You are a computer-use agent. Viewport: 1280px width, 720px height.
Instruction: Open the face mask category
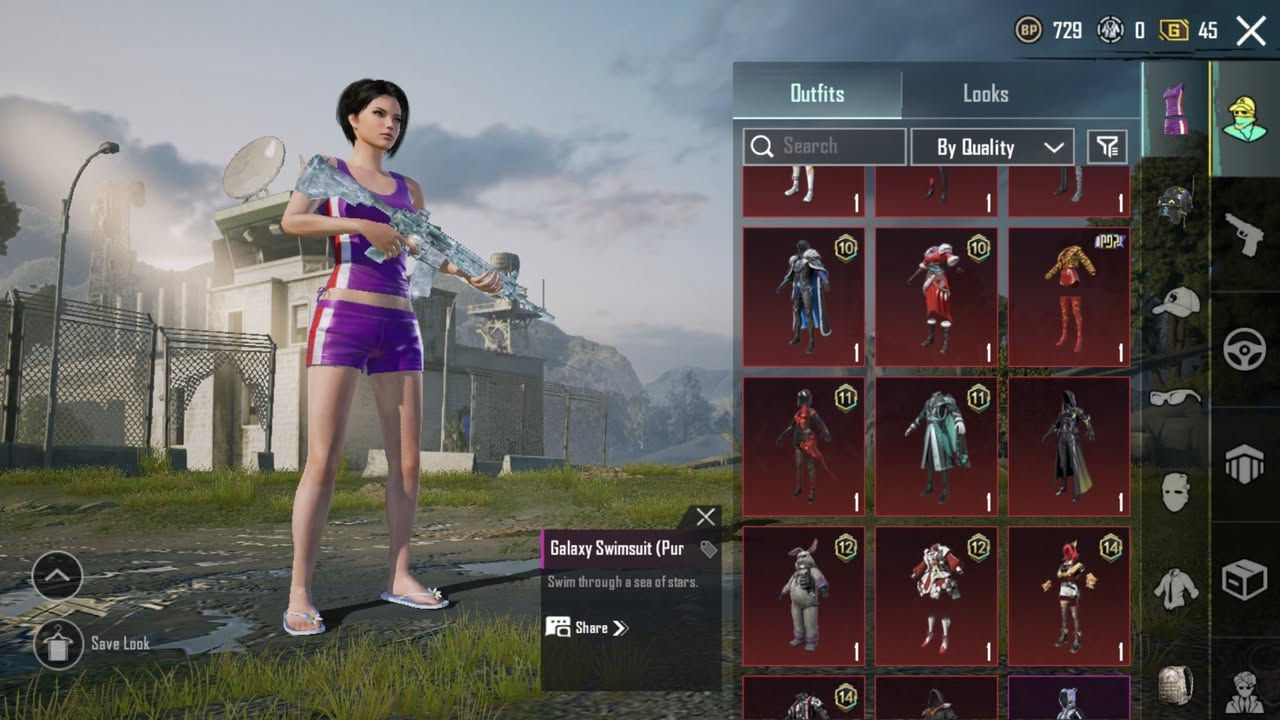1175,492
